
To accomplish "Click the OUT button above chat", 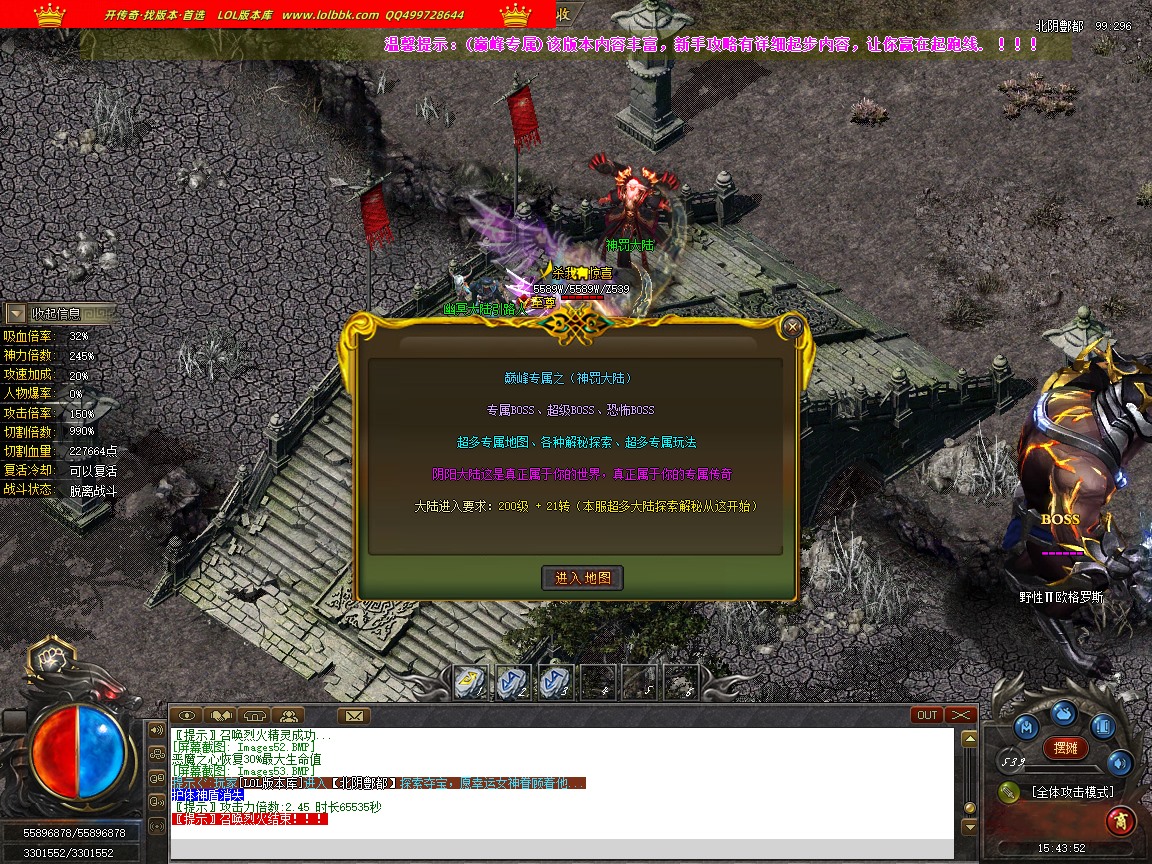I will point(927,715).
